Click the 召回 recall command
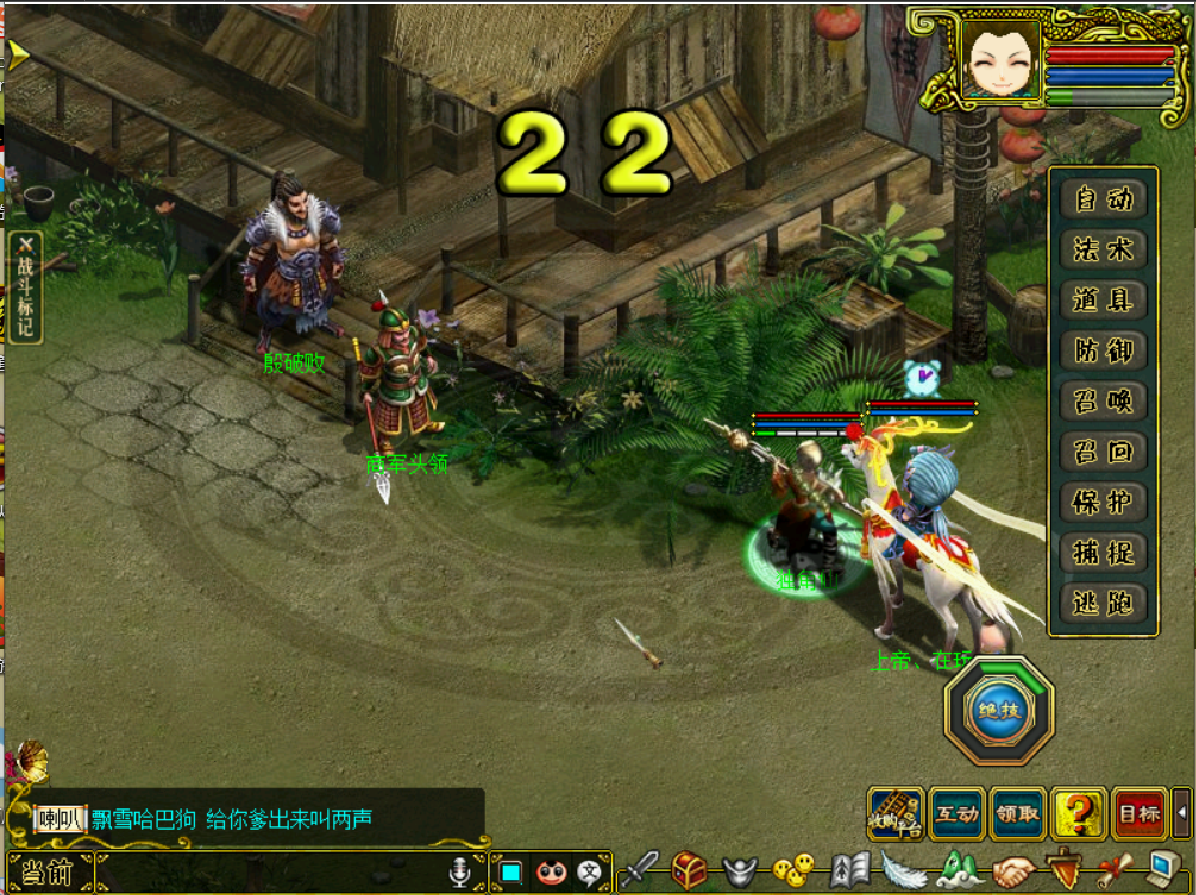This screenshot has height=895, width=1196. (x=1104, y=451)
